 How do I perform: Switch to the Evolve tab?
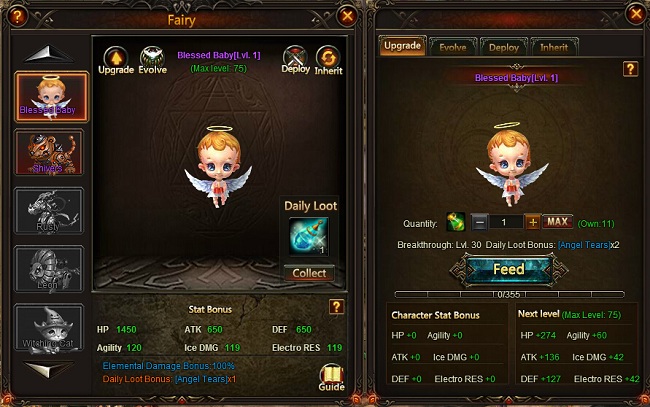[454, 47]
